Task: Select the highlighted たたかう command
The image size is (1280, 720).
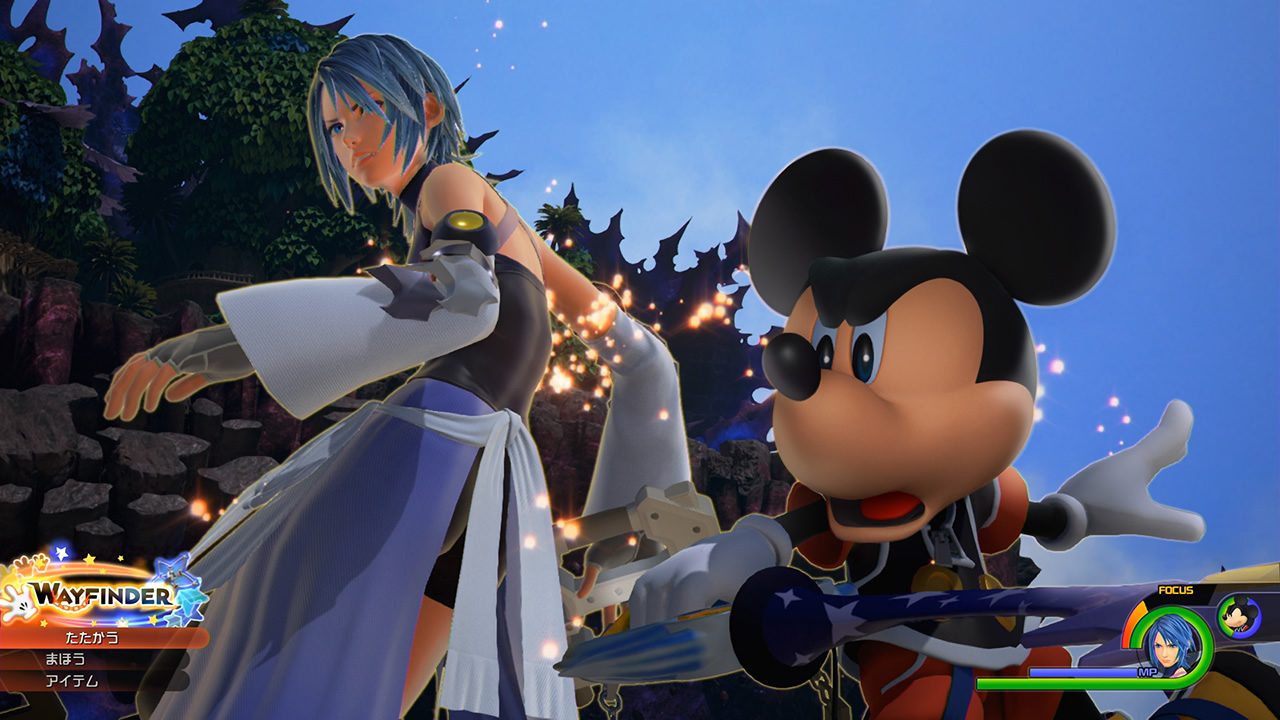Action: click(92, 639)
